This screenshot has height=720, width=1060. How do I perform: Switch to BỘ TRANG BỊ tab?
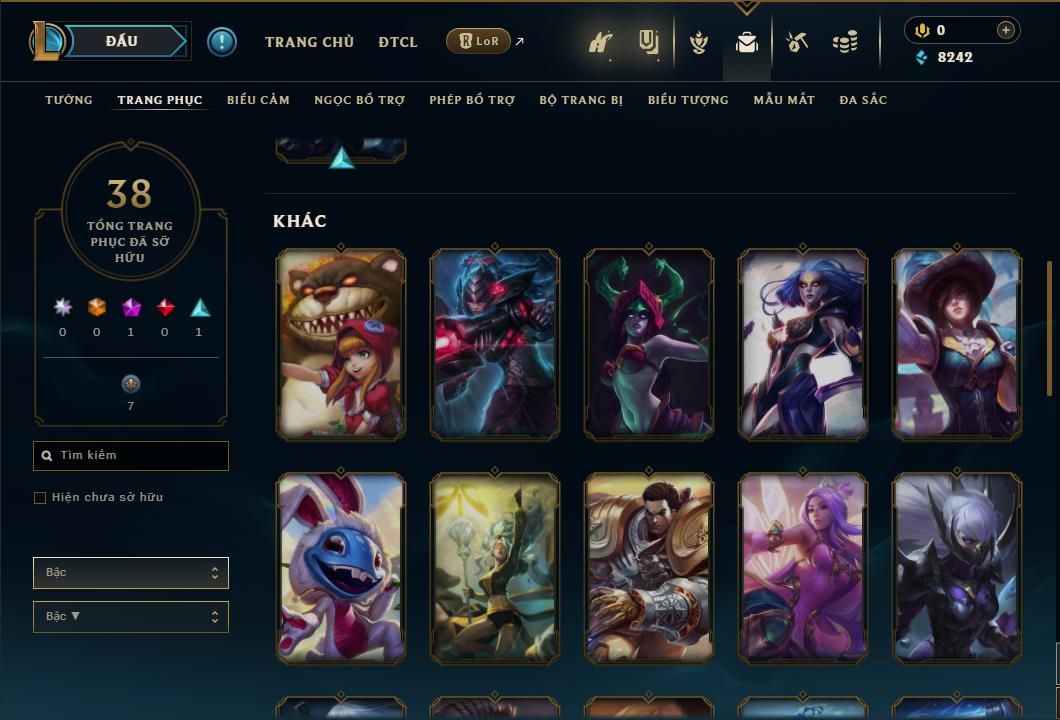[x=581, y=100]
